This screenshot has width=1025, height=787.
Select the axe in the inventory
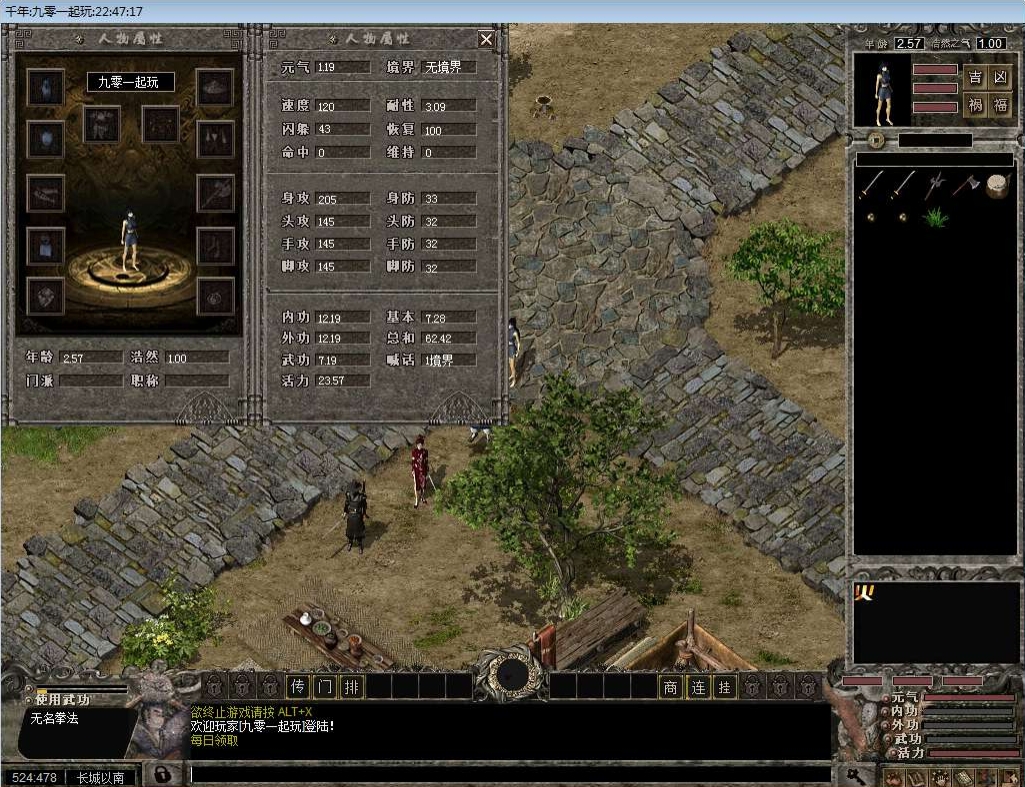(965, 185)
